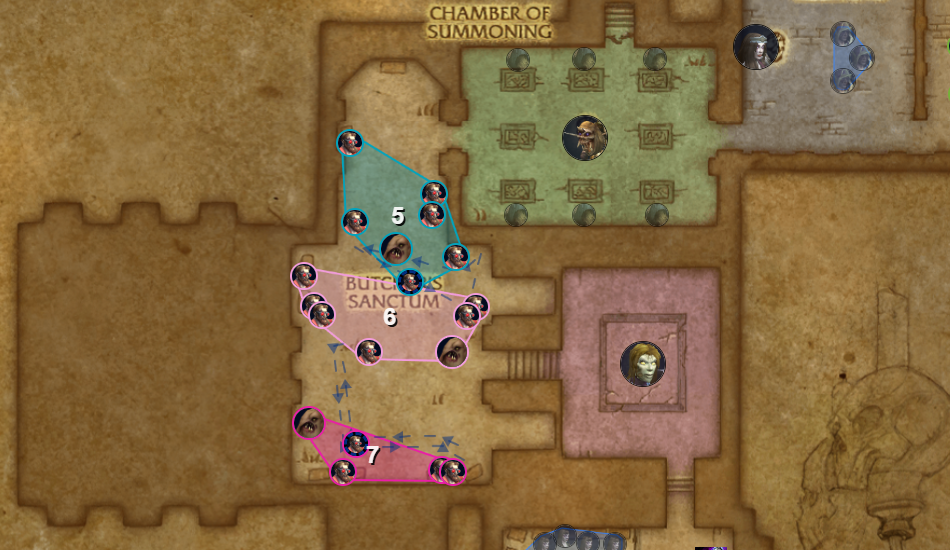950x550 pixels.
Task: Select the large enemy portrait in magenta pull 7
Action: [309, 422]
